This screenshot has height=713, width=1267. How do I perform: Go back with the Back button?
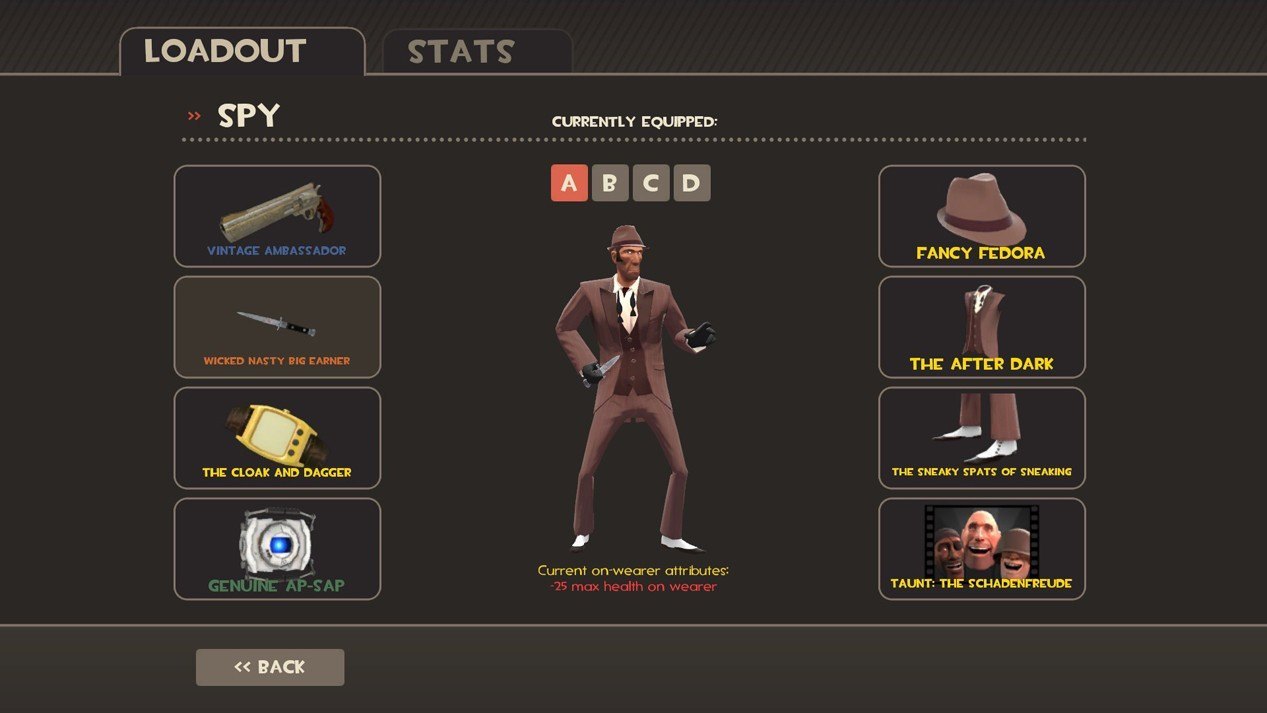pos(270,667)
